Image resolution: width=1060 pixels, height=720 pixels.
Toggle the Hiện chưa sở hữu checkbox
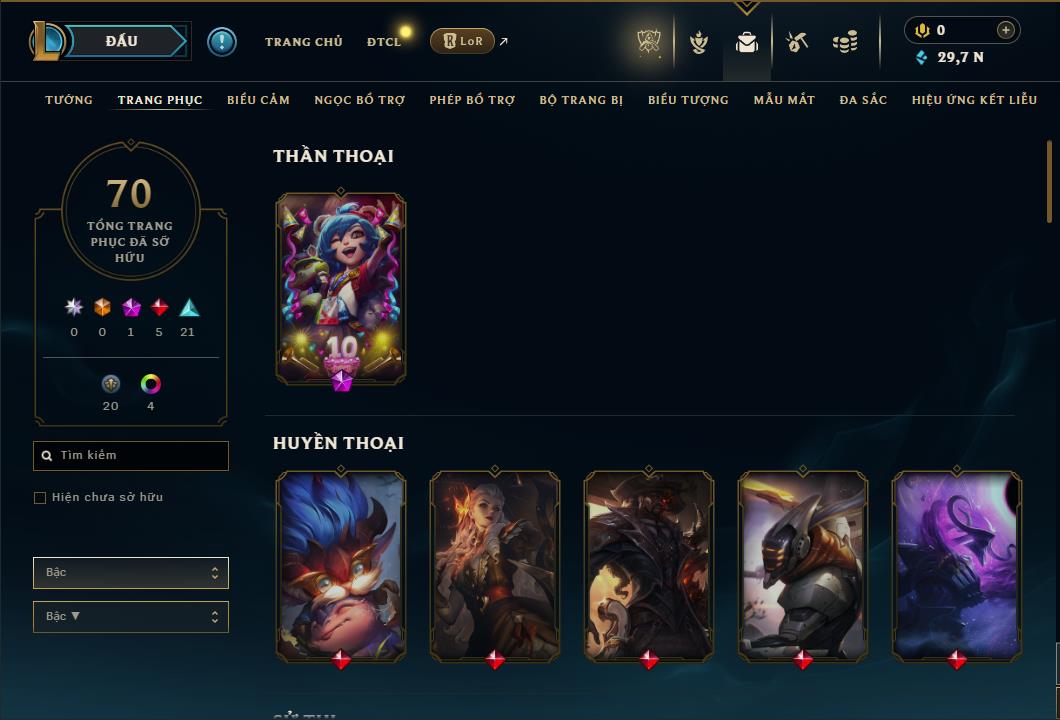40,498
